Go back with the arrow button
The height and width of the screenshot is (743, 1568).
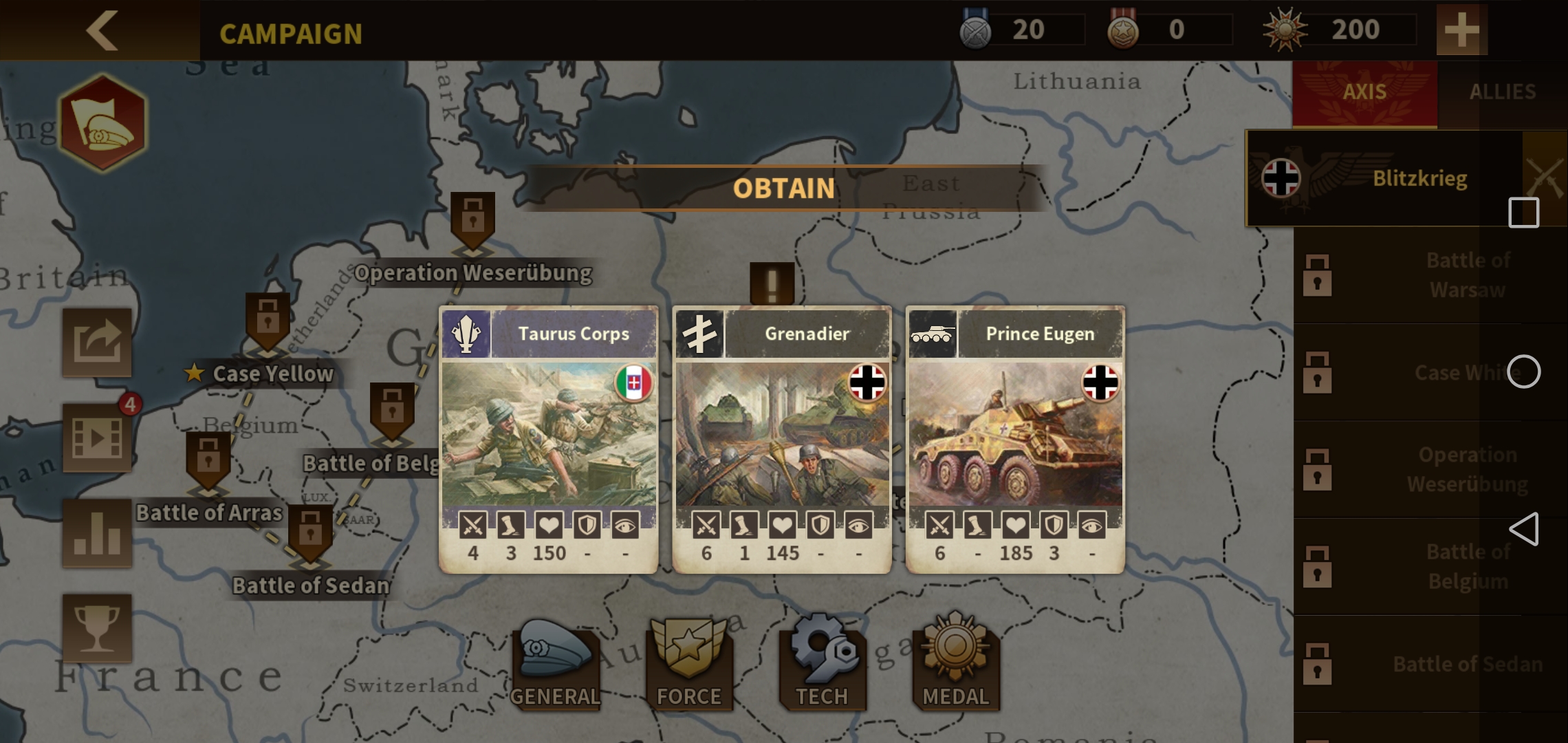[102, 30]
